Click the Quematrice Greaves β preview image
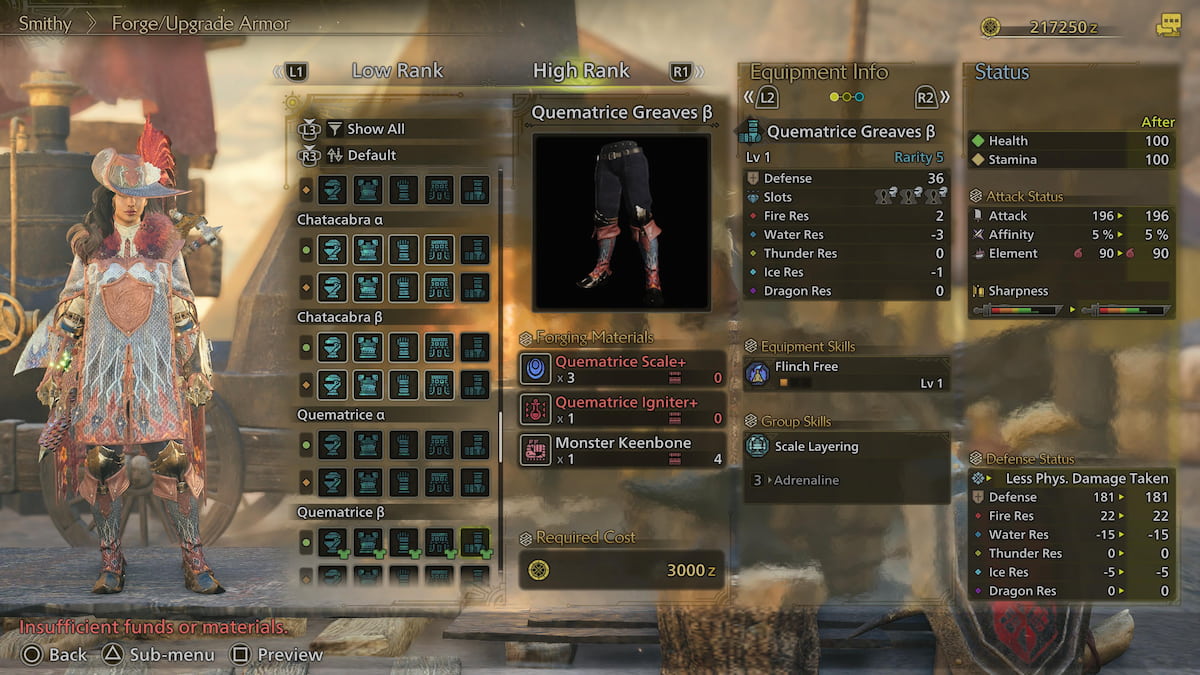Viewport: 1200px width, 675px height. coord(621,222)
